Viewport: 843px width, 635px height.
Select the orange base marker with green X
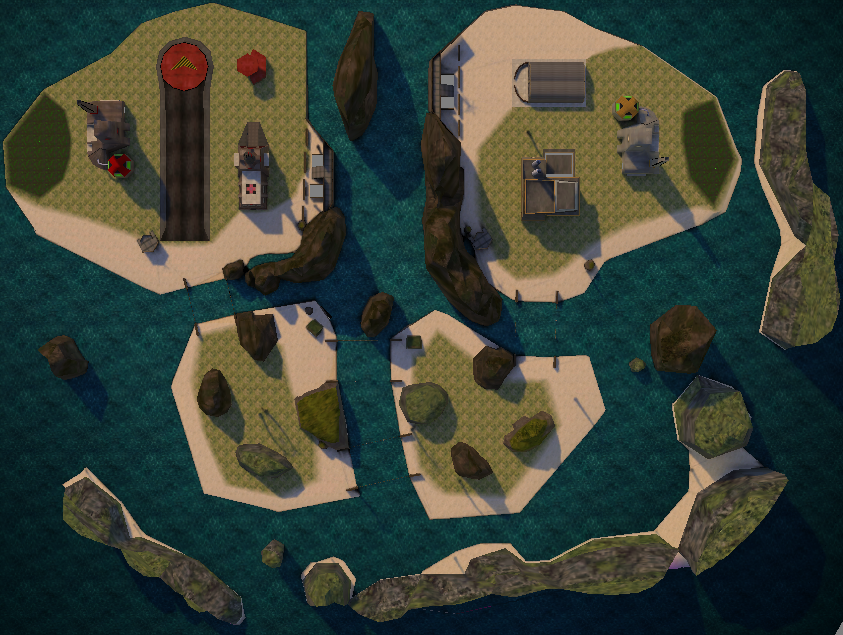click(626, 107)
